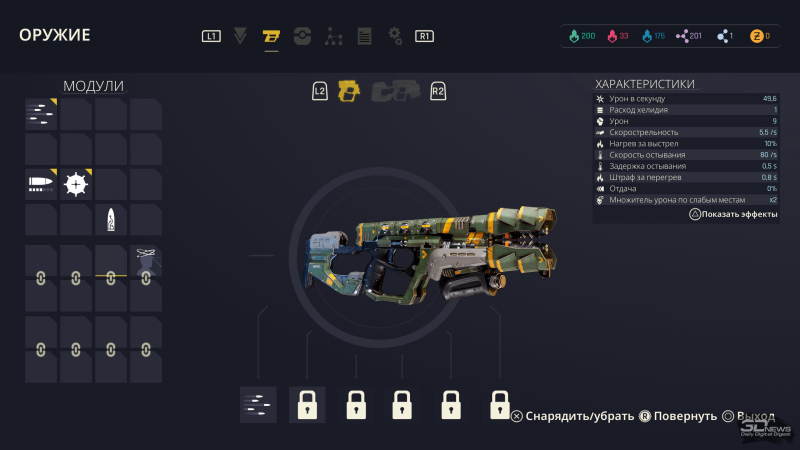Open the gears settings tab
Viewport: 800px width, 450px height.
[x=395, y=37]
